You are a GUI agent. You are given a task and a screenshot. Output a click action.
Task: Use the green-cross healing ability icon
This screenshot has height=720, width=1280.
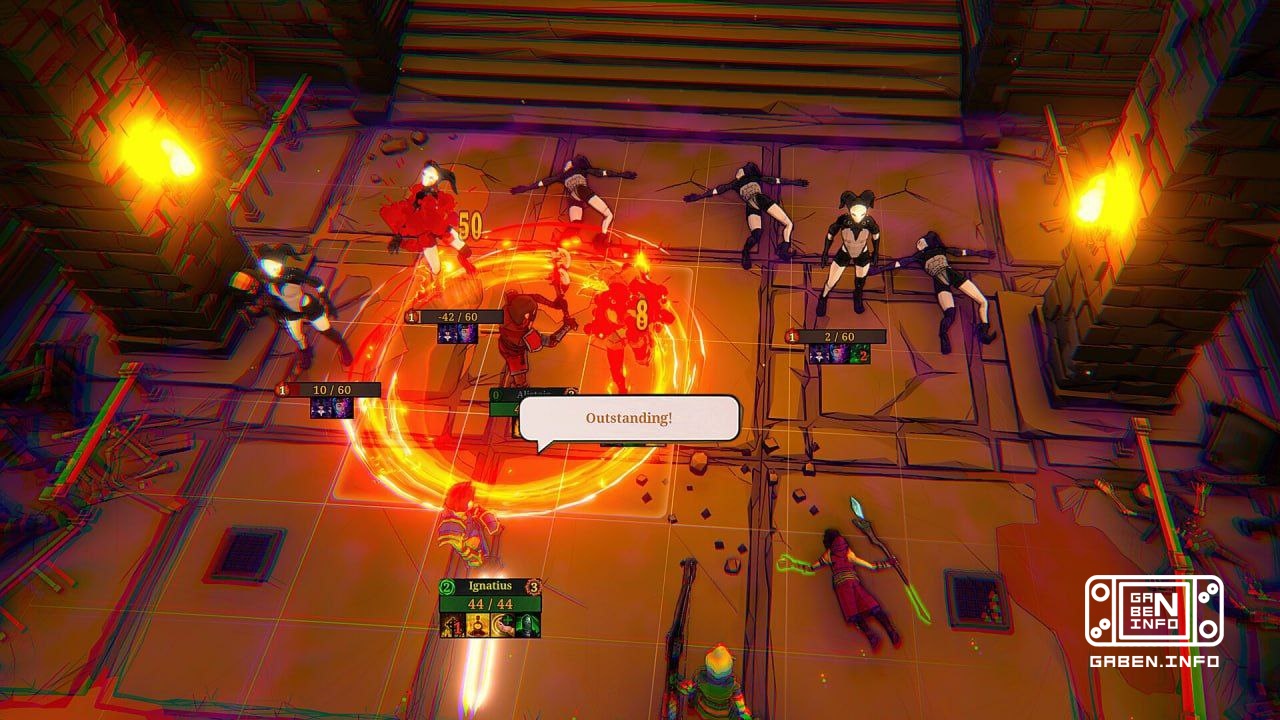click(x=503, y=624)
